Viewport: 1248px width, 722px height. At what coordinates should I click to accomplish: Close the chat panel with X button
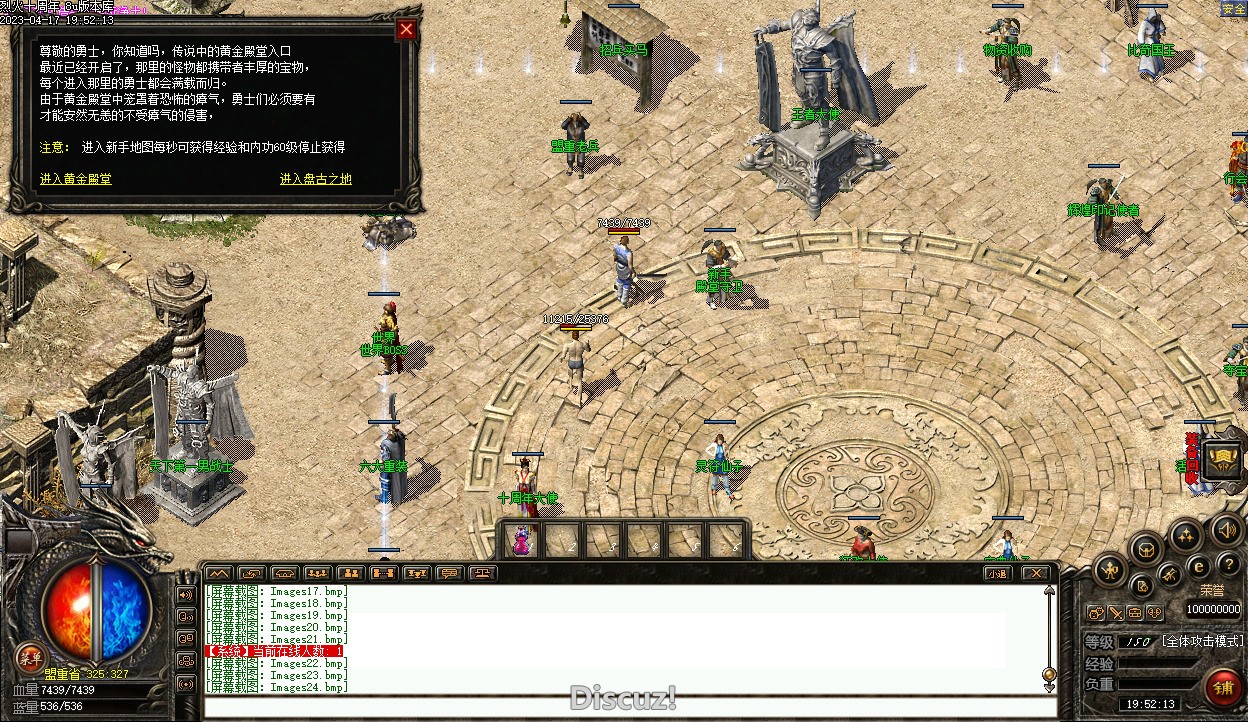[1035, 573]
